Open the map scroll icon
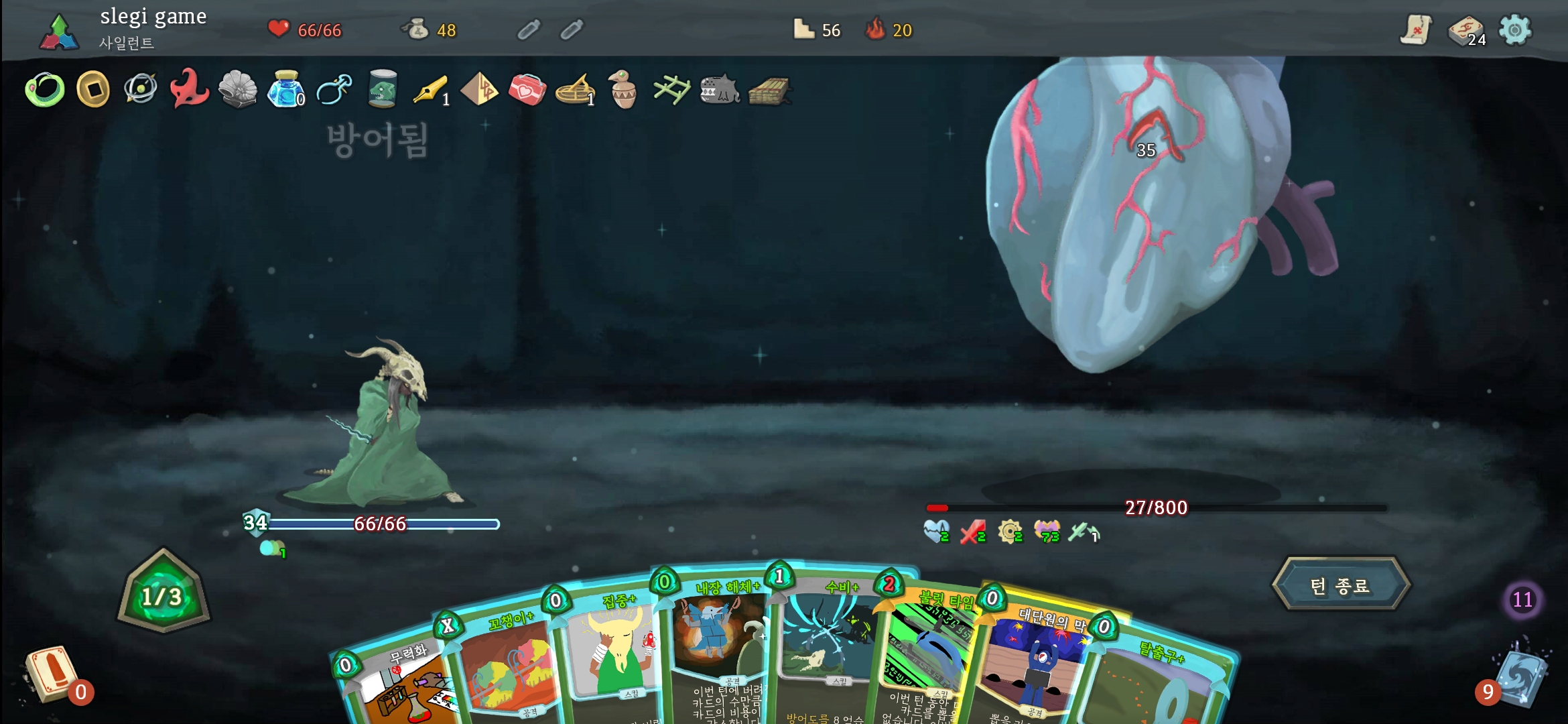Image resolution: width=1568 pixels, height=724 pixels. point(1415,30)
